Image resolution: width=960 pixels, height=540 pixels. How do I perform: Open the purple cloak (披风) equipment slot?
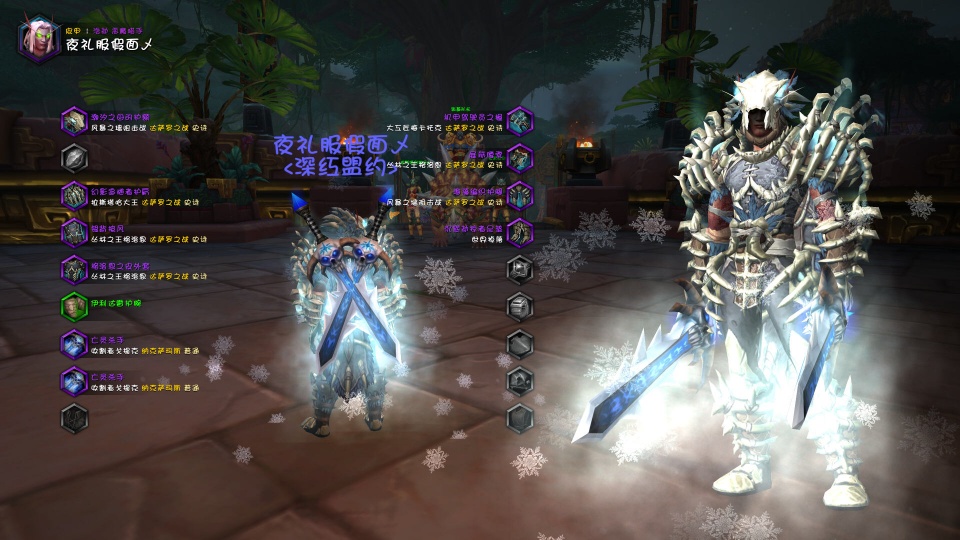tap(75, 232)
